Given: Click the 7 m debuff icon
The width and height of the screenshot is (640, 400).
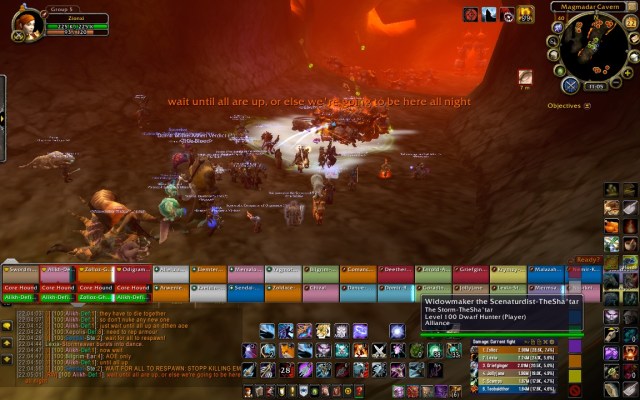Looking at the screenshot, I should click(x=525, y=77).
